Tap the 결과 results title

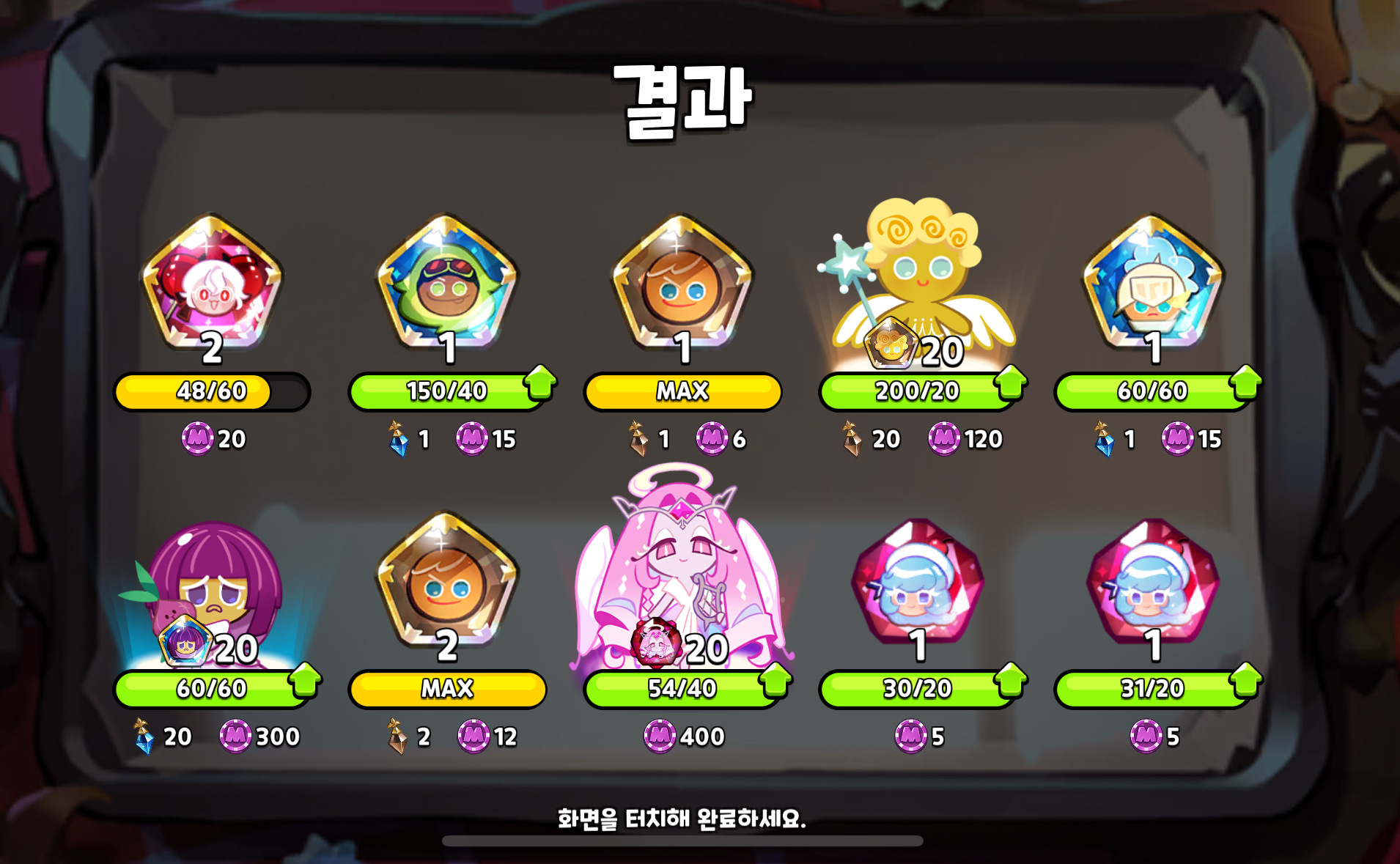pos(683,96)
